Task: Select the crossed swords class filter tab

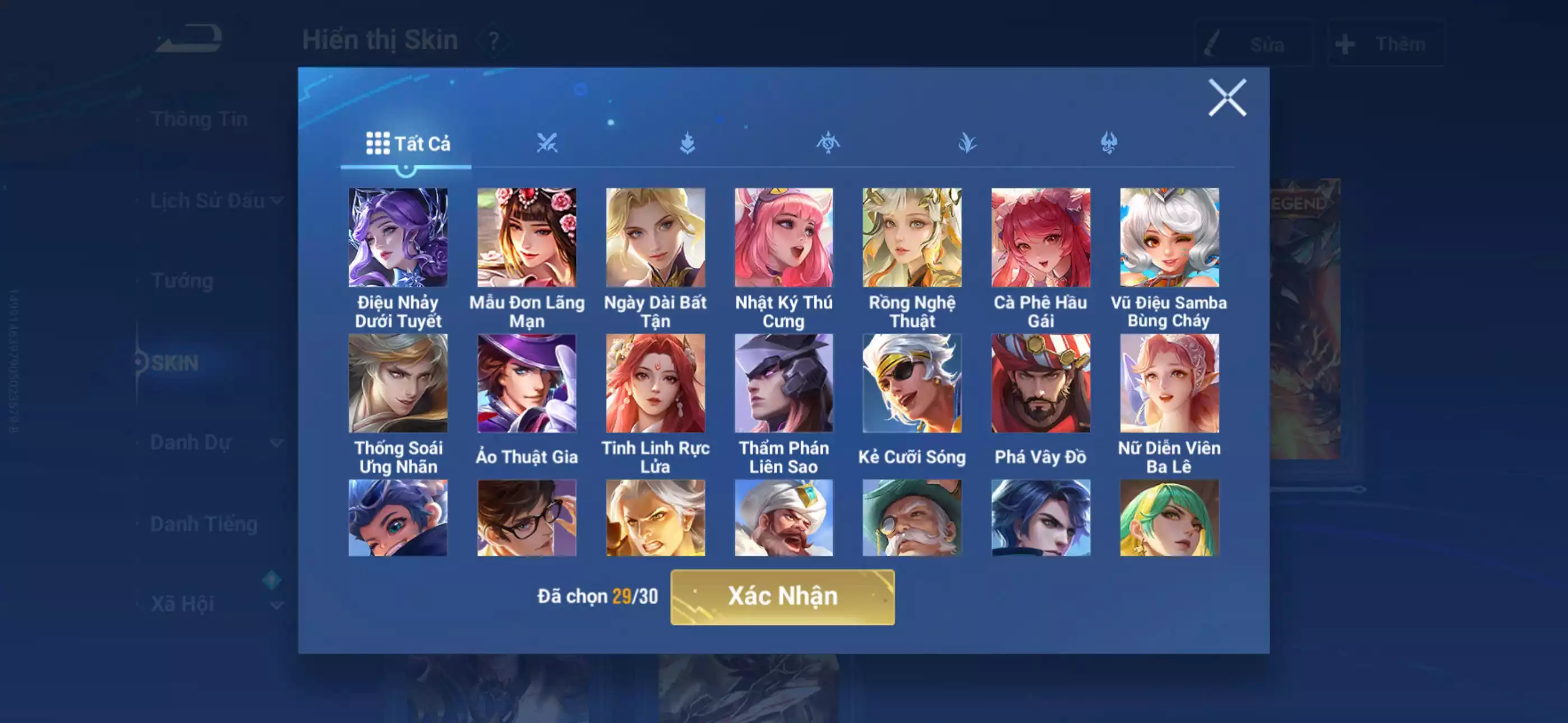Action: [548, 142]
